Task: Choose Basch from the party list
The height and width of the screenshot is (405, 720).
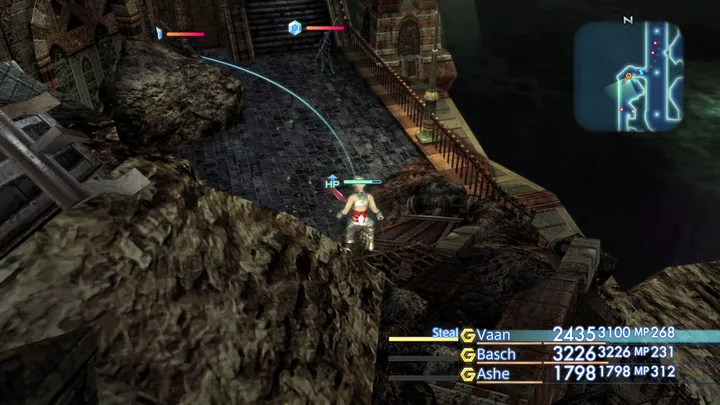Action: point(499,353)
